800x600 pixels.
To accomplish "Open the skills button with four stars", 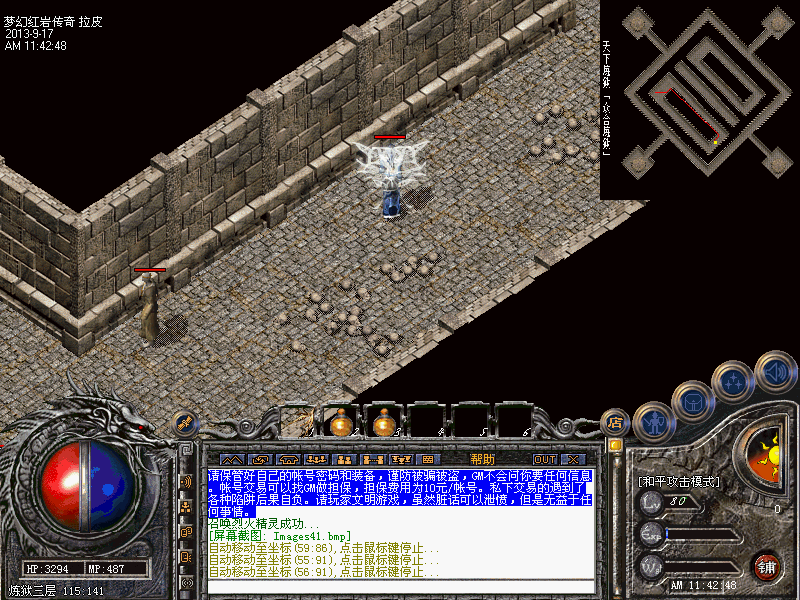I will click(x=734, y=380).
